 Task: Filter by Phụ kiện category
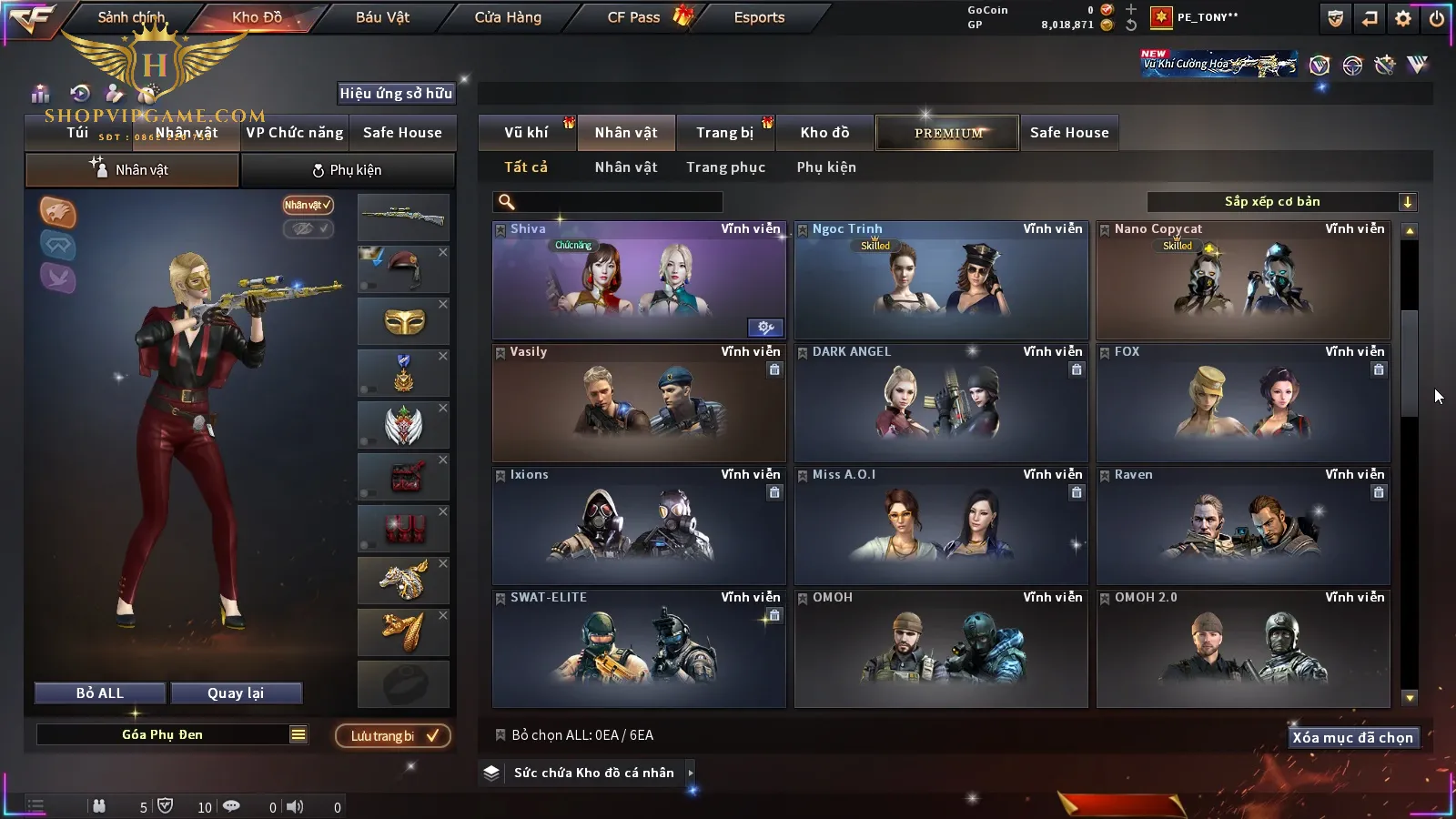pos(826,167)
